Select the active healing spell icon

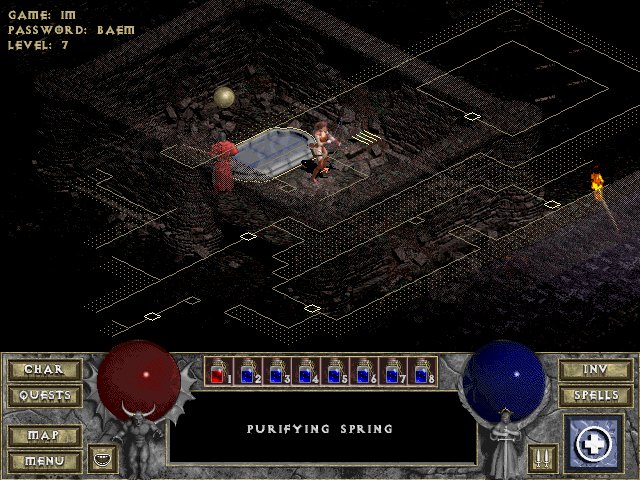pyautogui.click(x=595, y=443)
